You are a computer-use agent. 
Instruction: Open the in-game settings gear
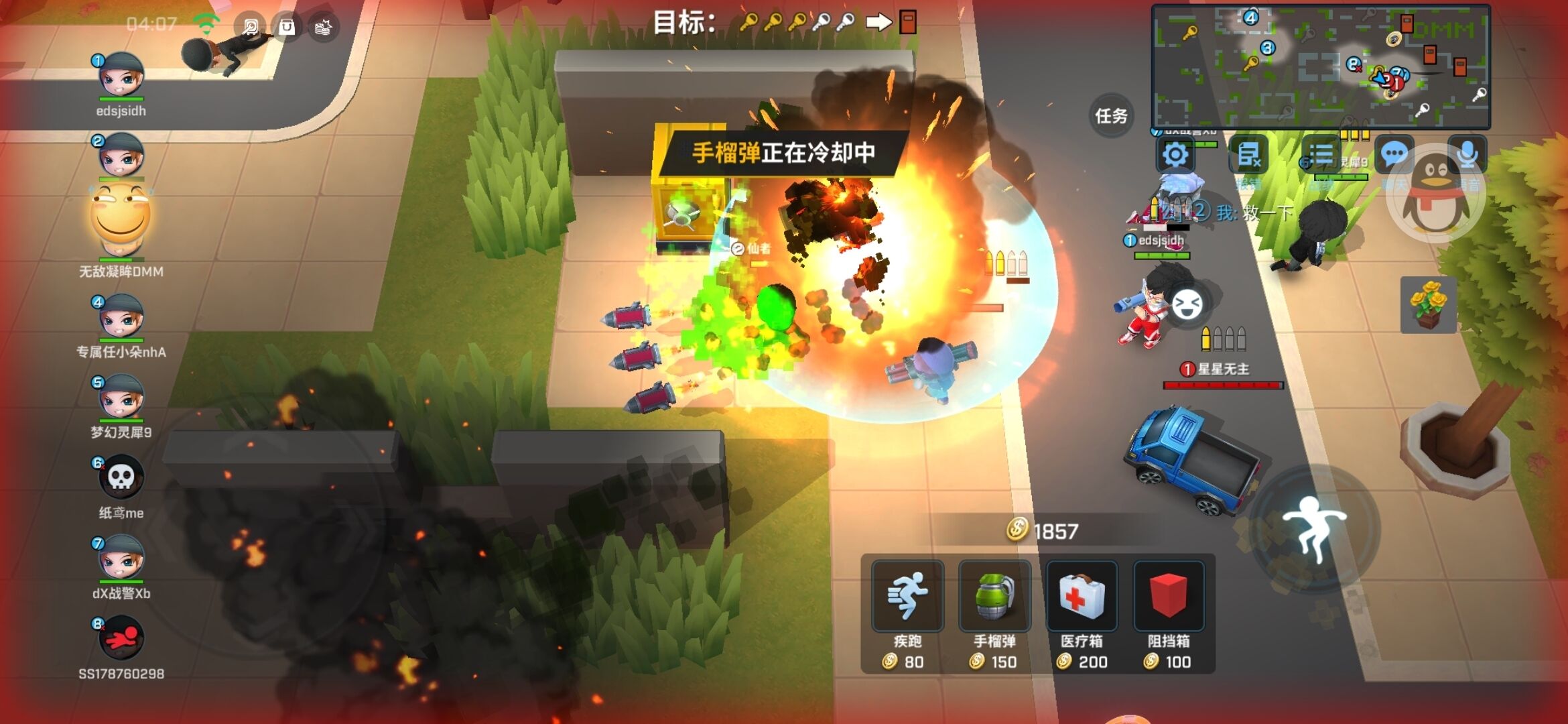pyautogui.click(x=1176, y=153)
